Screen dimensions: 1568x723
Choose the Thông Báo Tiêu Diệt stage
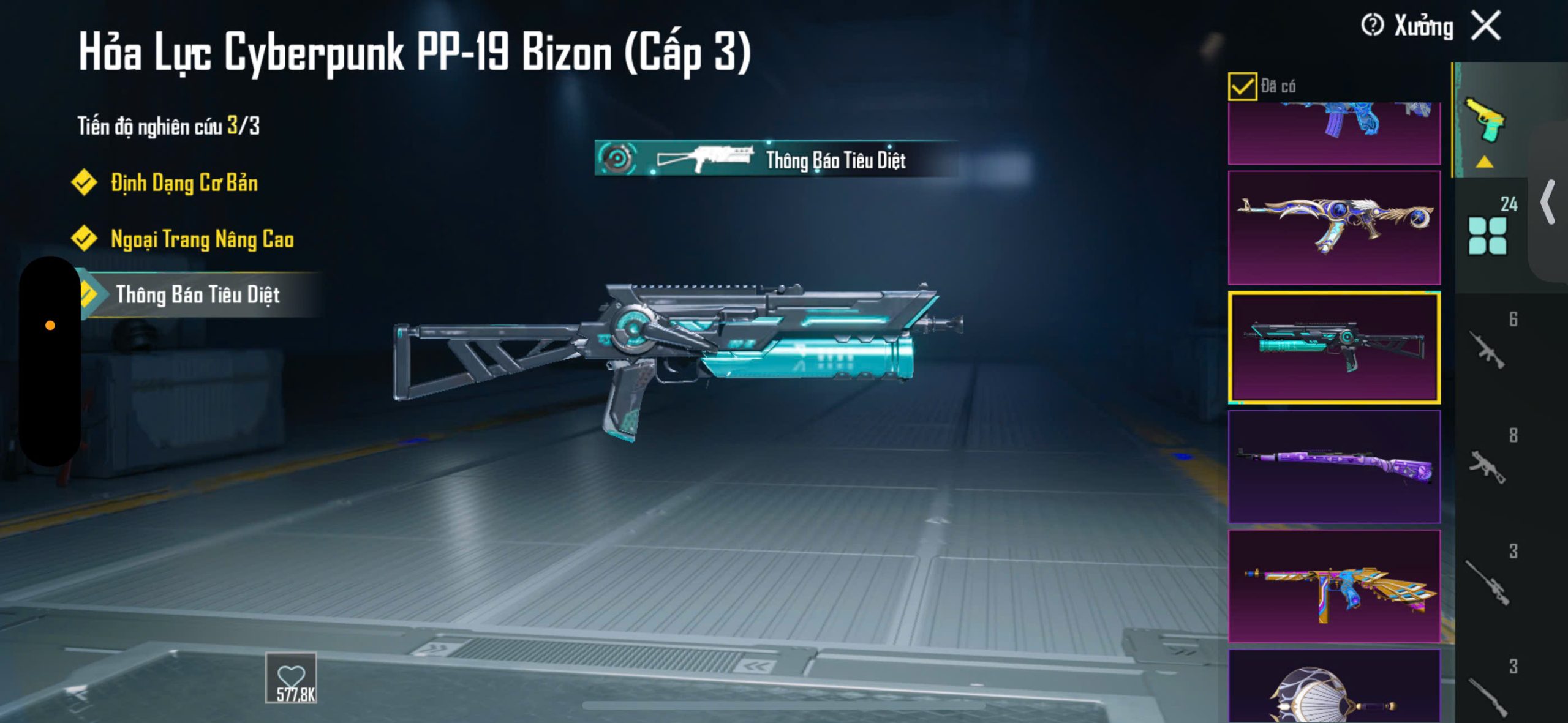[197, 295]
